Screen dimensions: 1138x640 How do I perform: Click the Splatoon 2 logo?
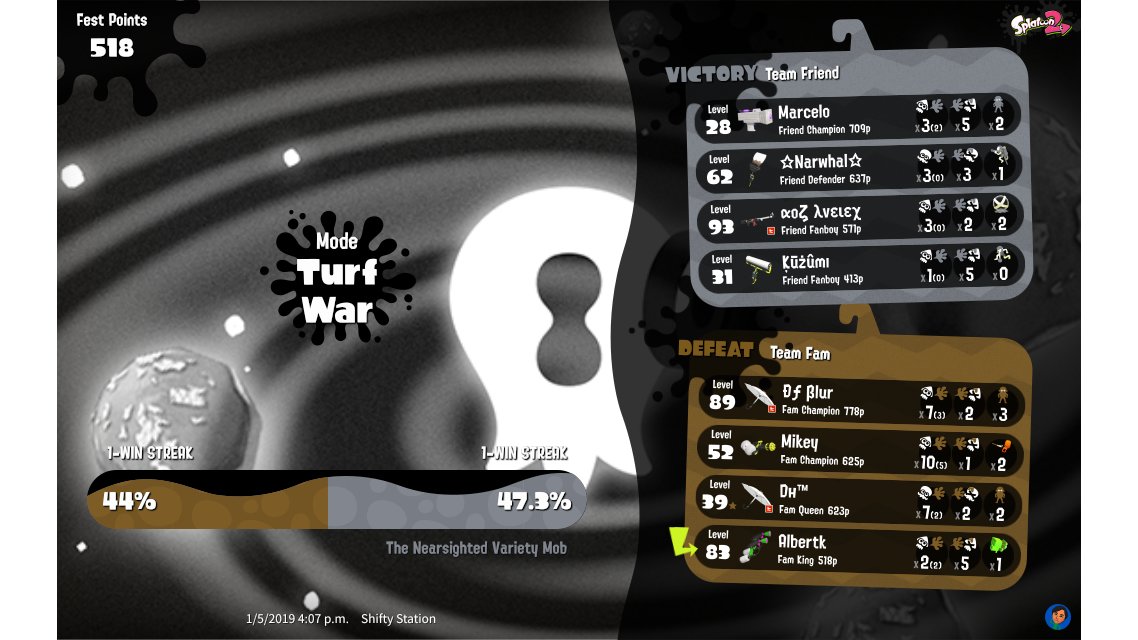(x=1039, y=26)
